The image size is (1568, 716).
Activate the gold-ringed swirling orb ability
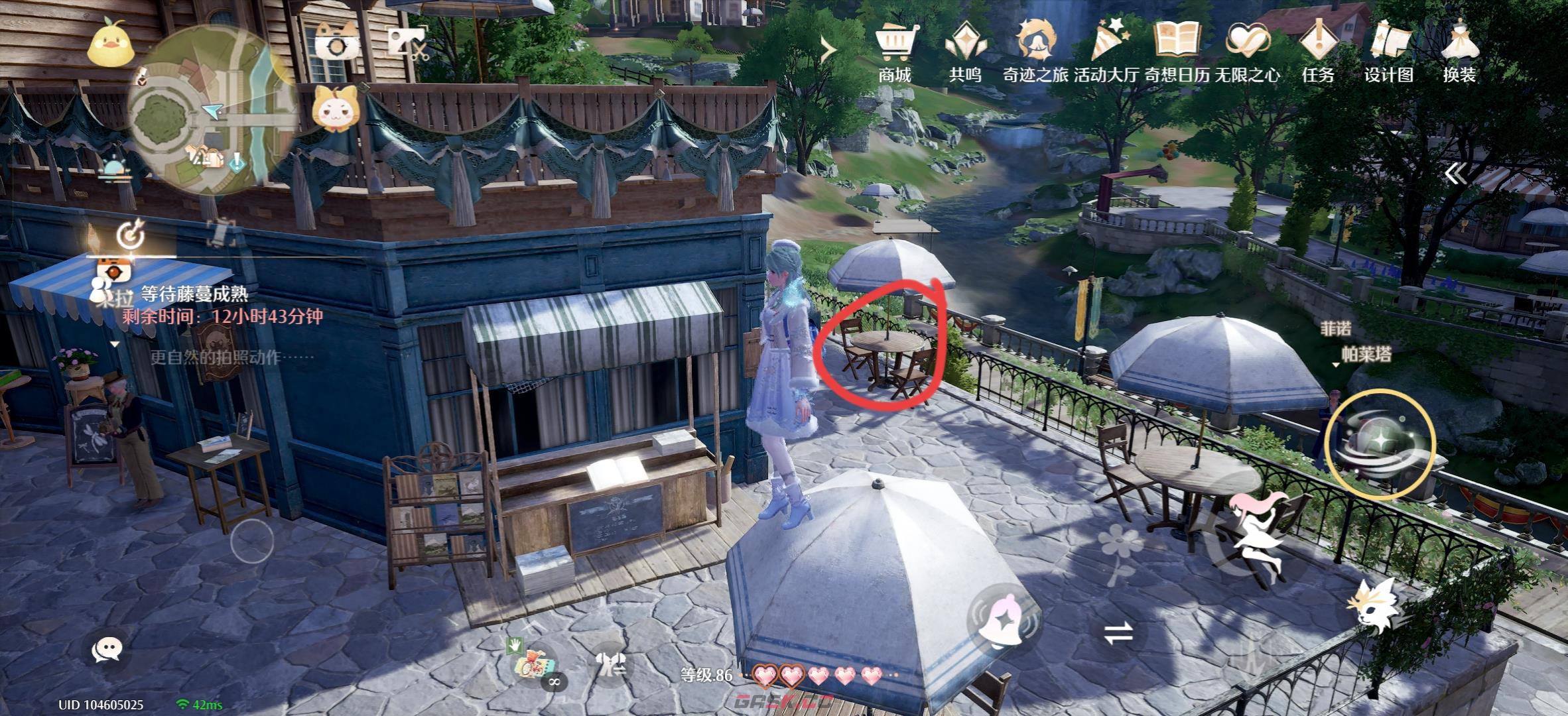click(x=1380, y=444)
